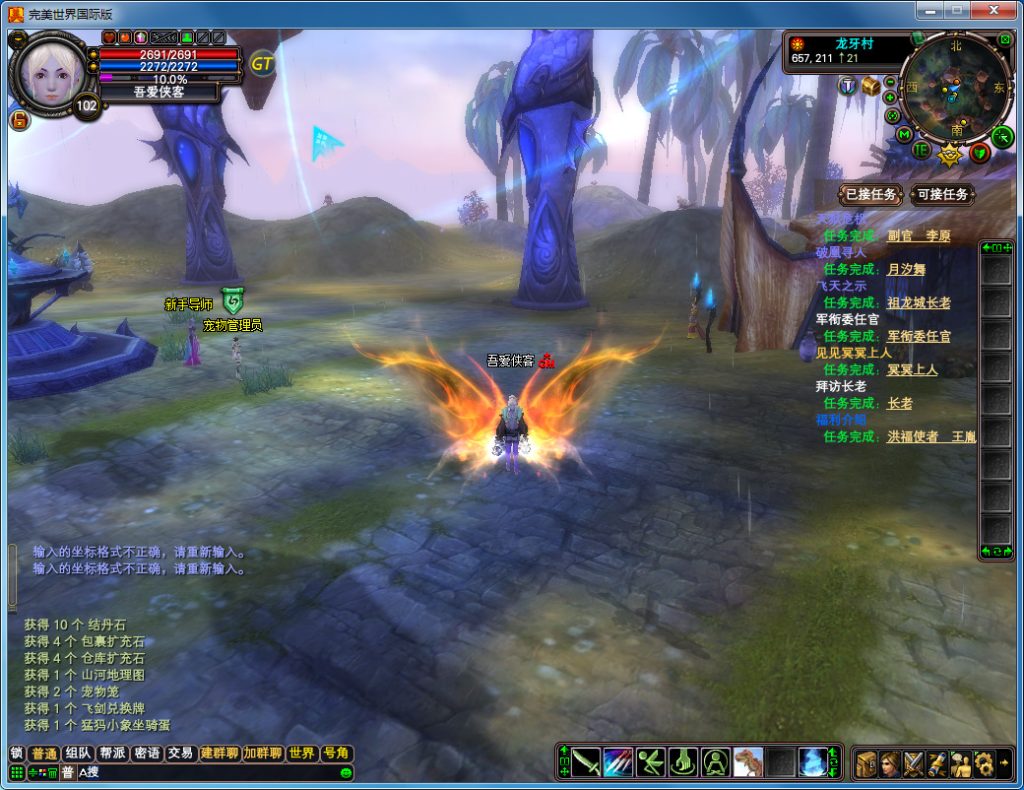
Task: Open the backpack inventory icon
Action: tap(866, 763)
